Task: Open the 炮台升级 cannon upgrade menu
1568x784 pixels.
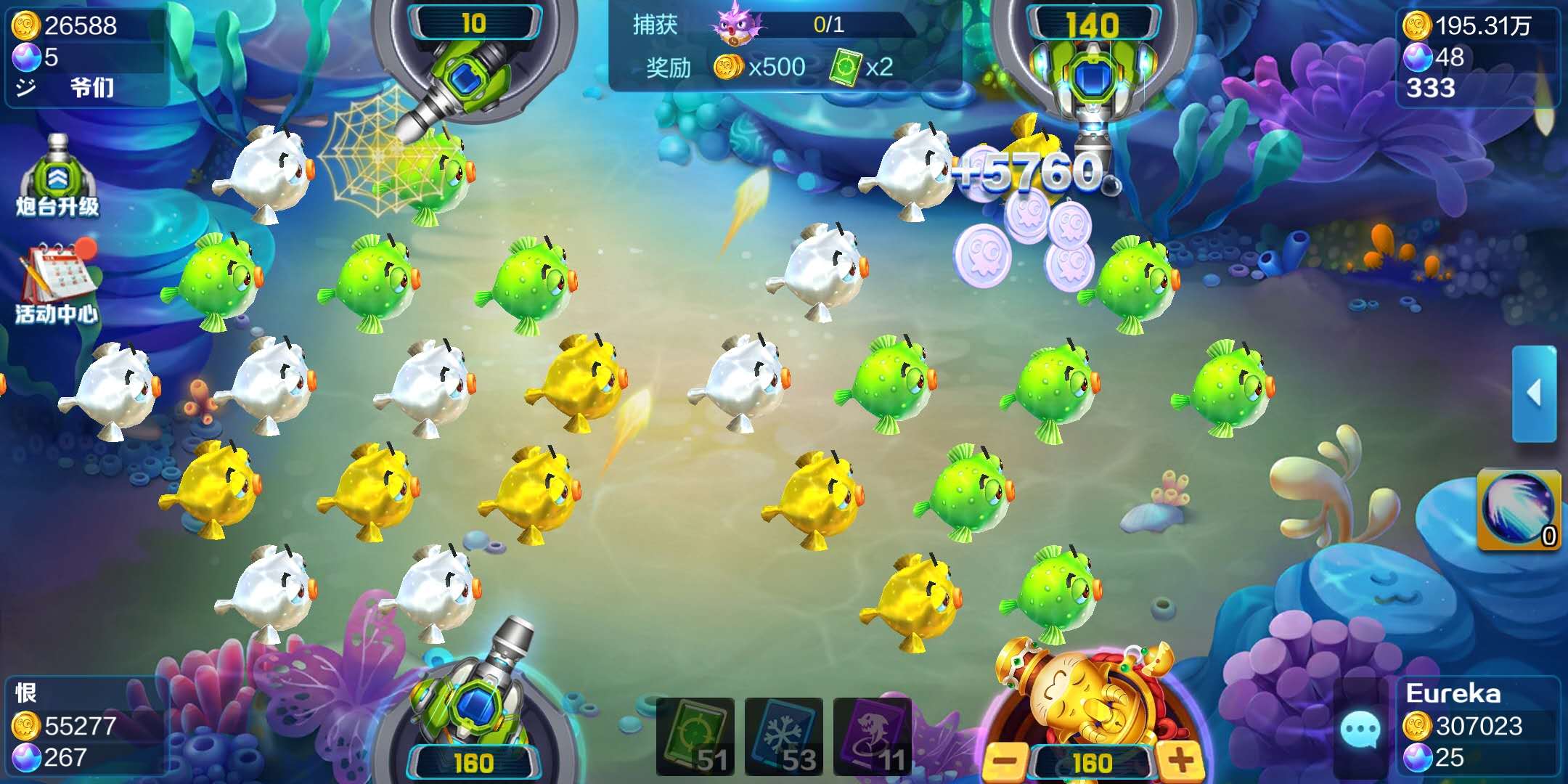Action: pos(57,176)
